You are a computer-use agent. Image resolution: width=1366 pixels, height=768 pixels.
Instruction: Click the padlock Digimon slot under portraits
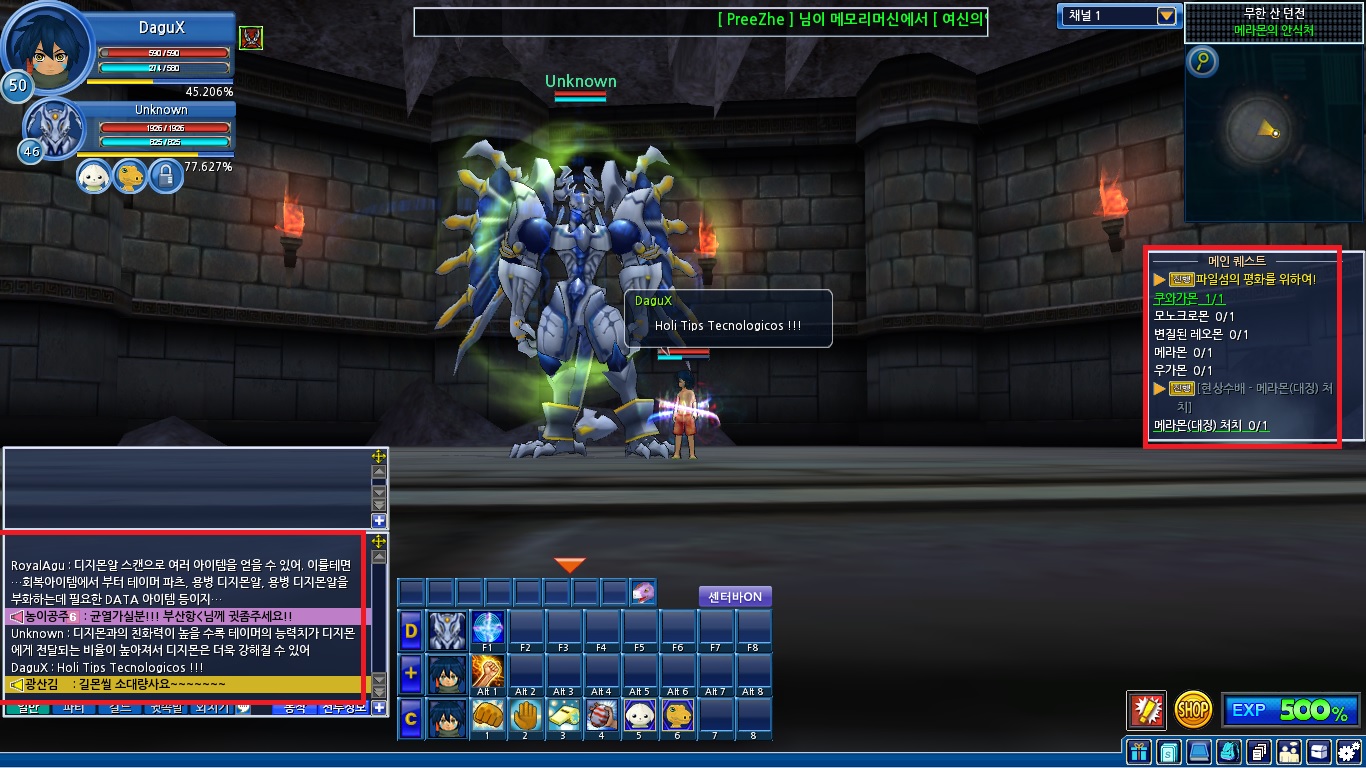pos(165,177)
